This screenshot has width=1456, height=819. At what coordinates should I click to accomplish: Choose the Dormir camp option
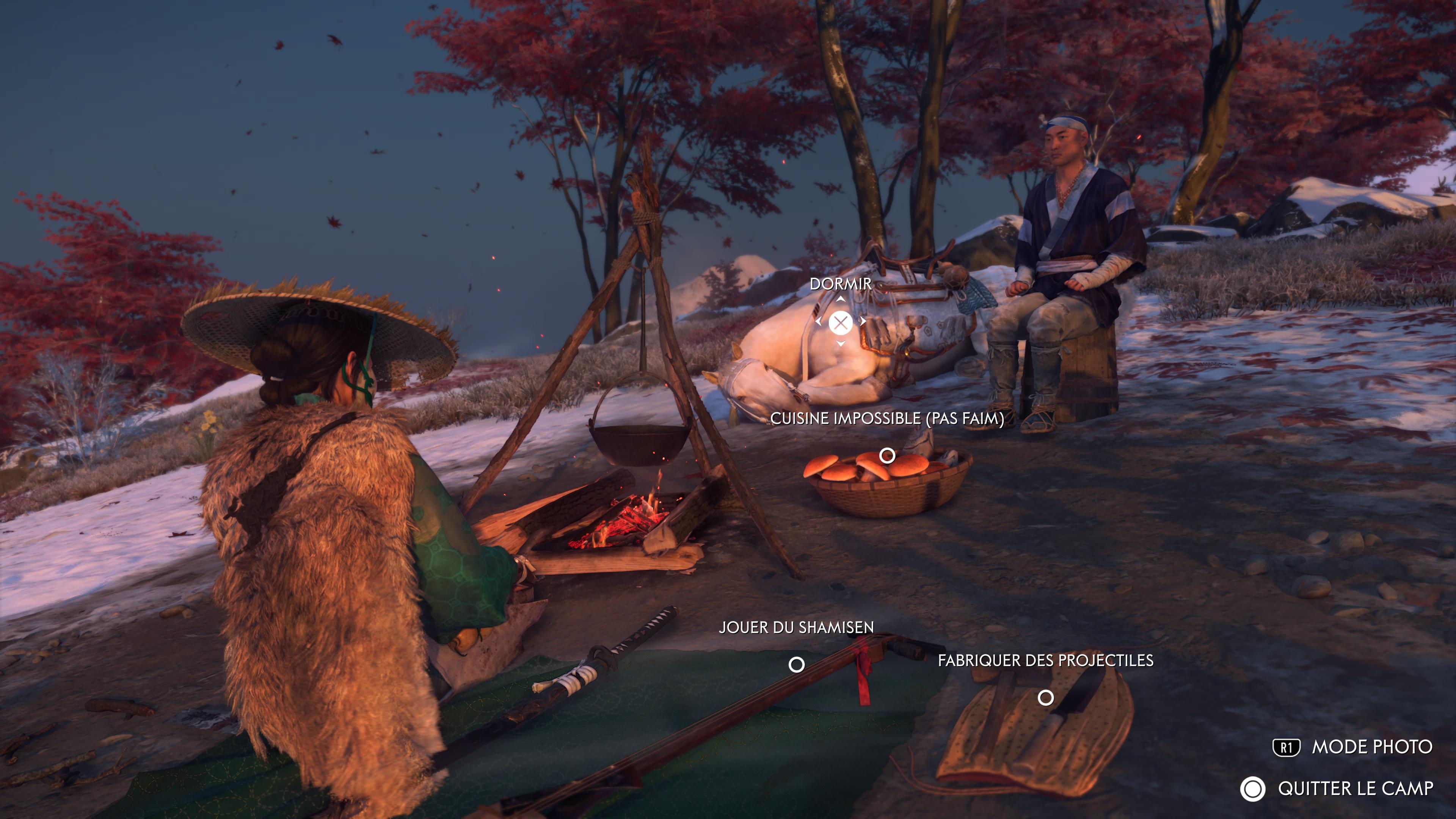(x=841, y=323)
